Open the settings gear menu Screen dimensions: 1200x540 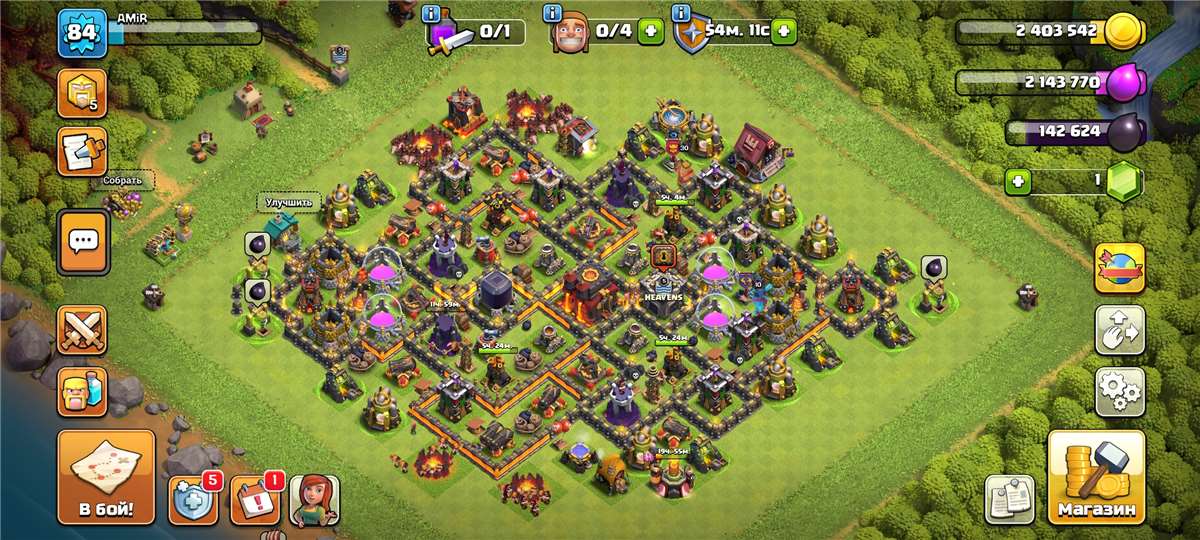click(x=1119, y=392)
